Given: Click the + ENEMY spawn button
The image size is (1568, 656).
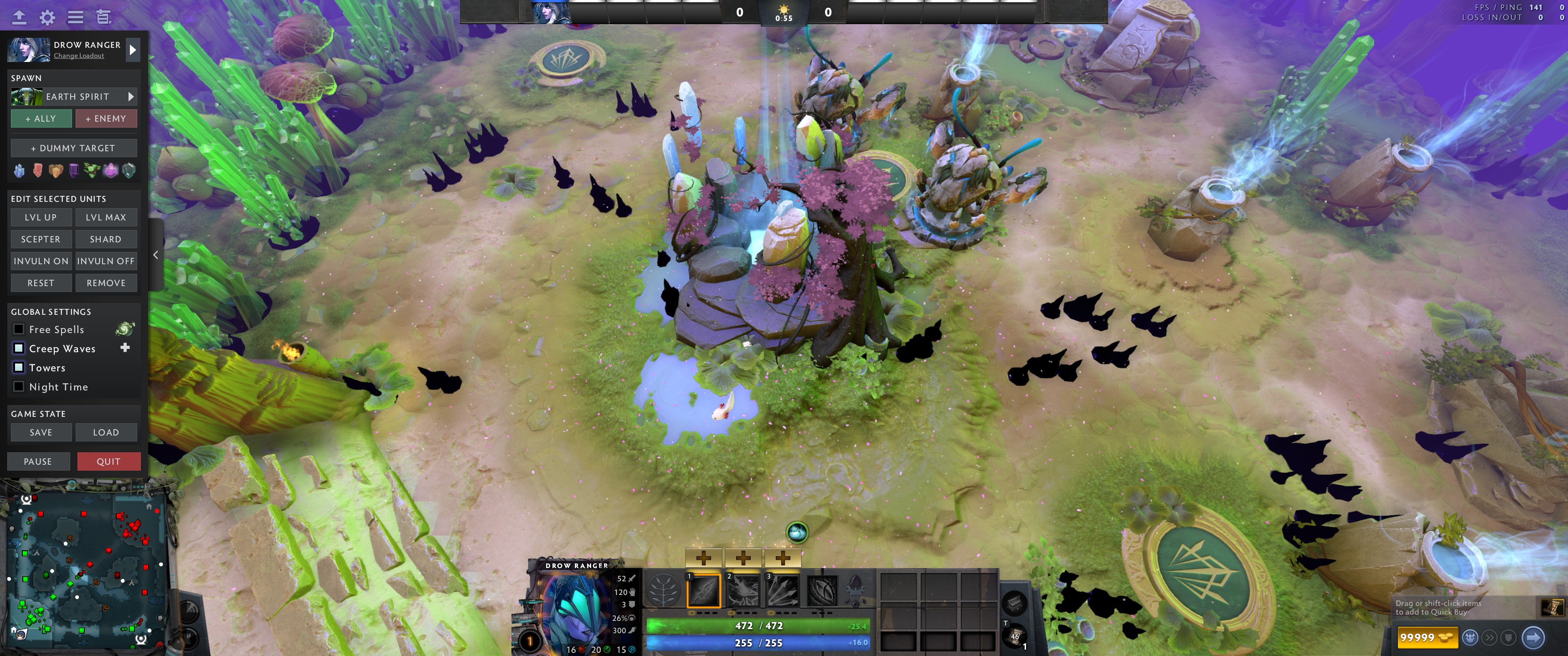Looking at the screenshot, I should tap(107, 118).
